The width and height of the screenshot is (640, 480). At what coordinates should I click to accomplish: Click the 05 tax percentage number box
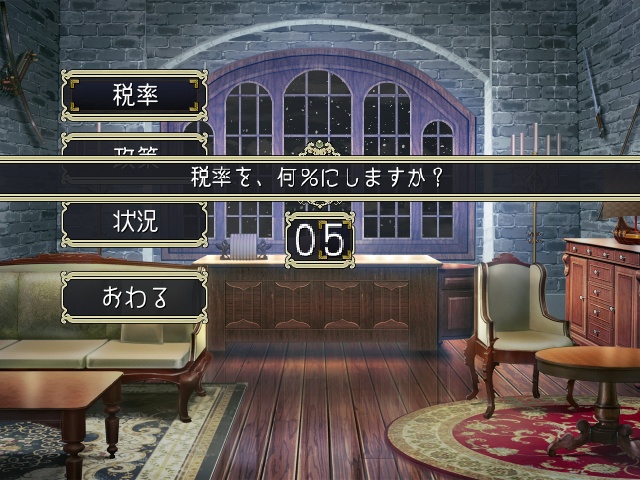coord(320,240)
